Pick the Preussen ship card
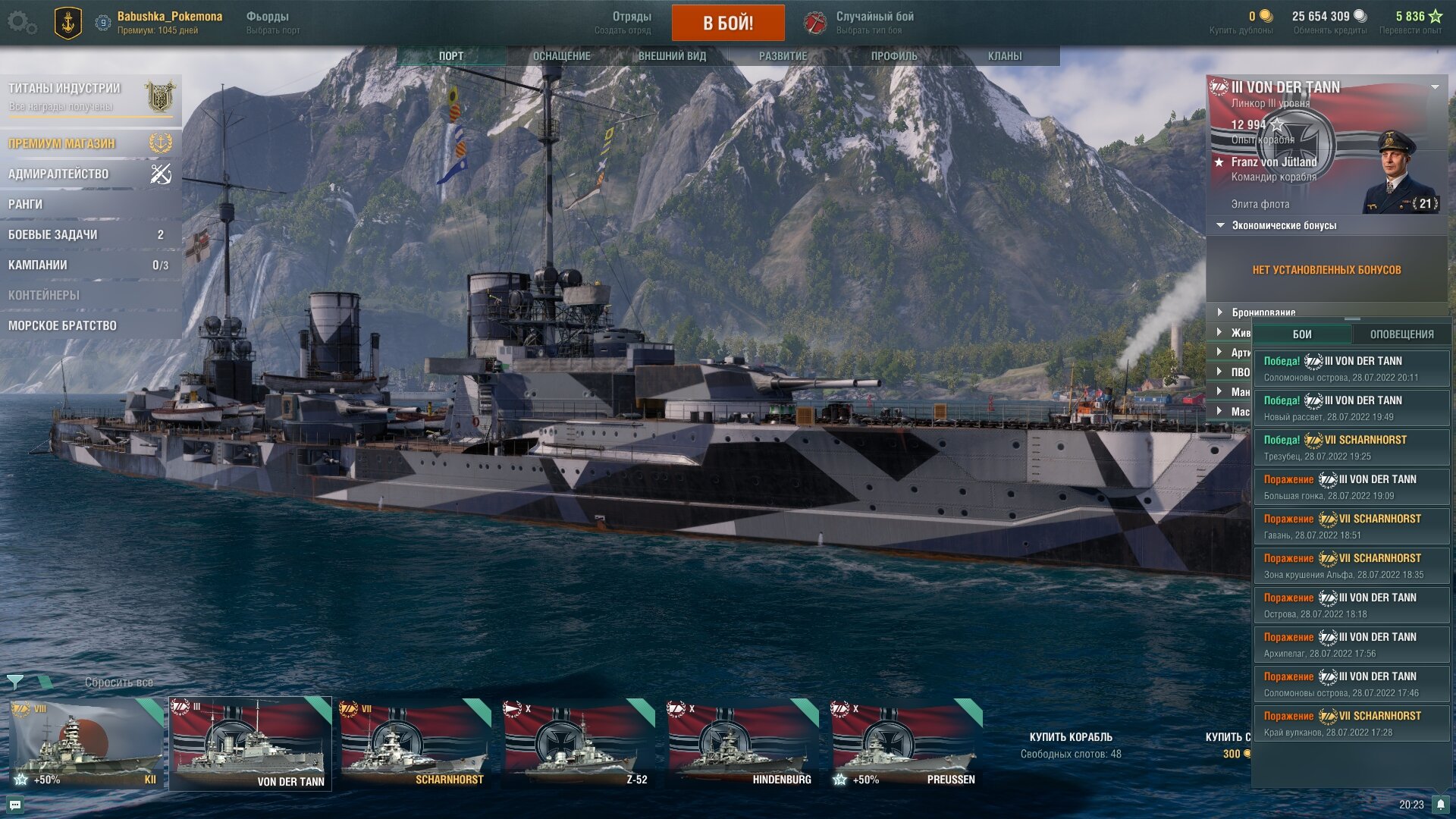 (905, 743)
